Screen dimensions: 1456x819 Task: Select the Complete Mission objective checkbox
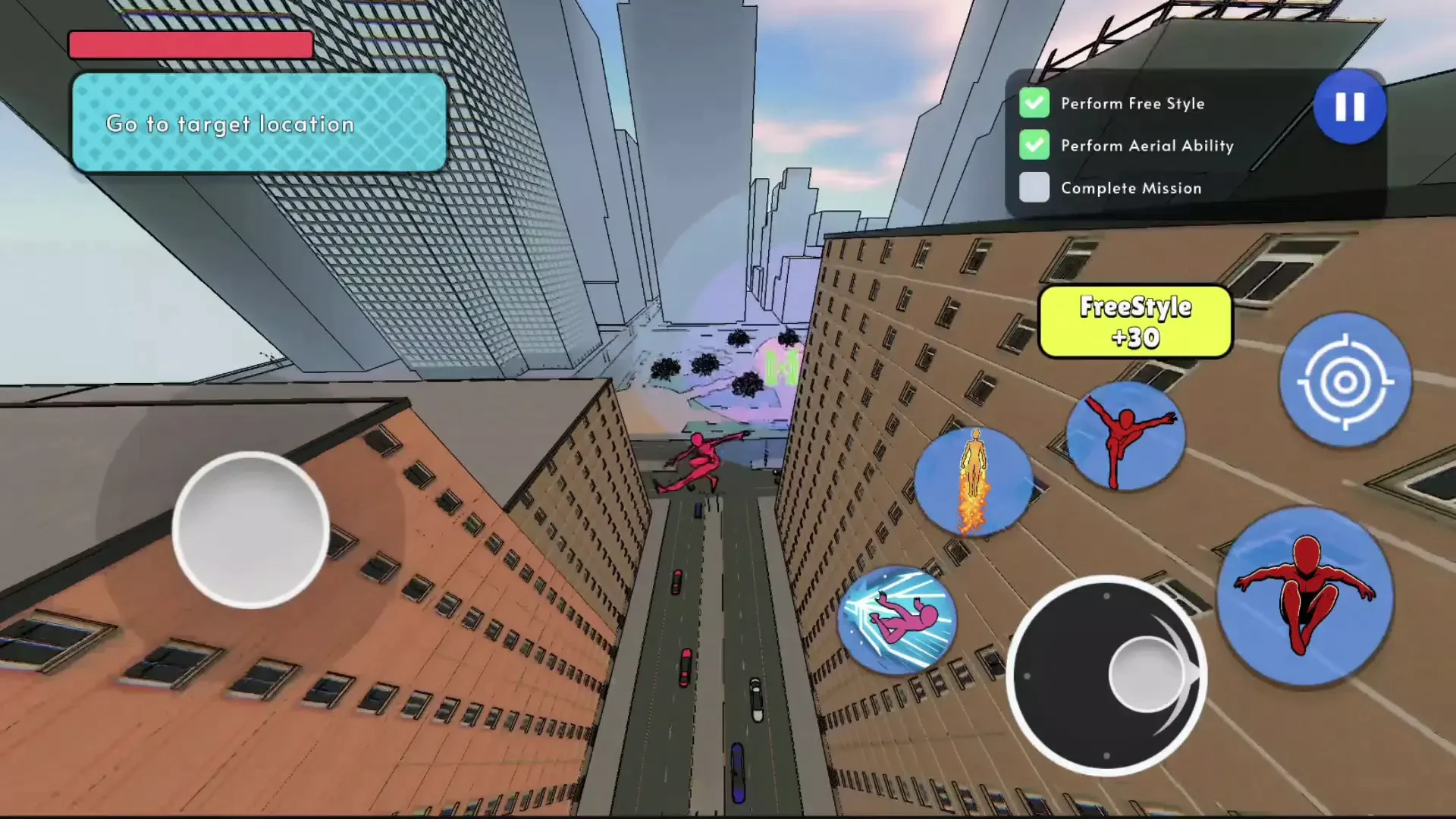[x=1034, y=187]
